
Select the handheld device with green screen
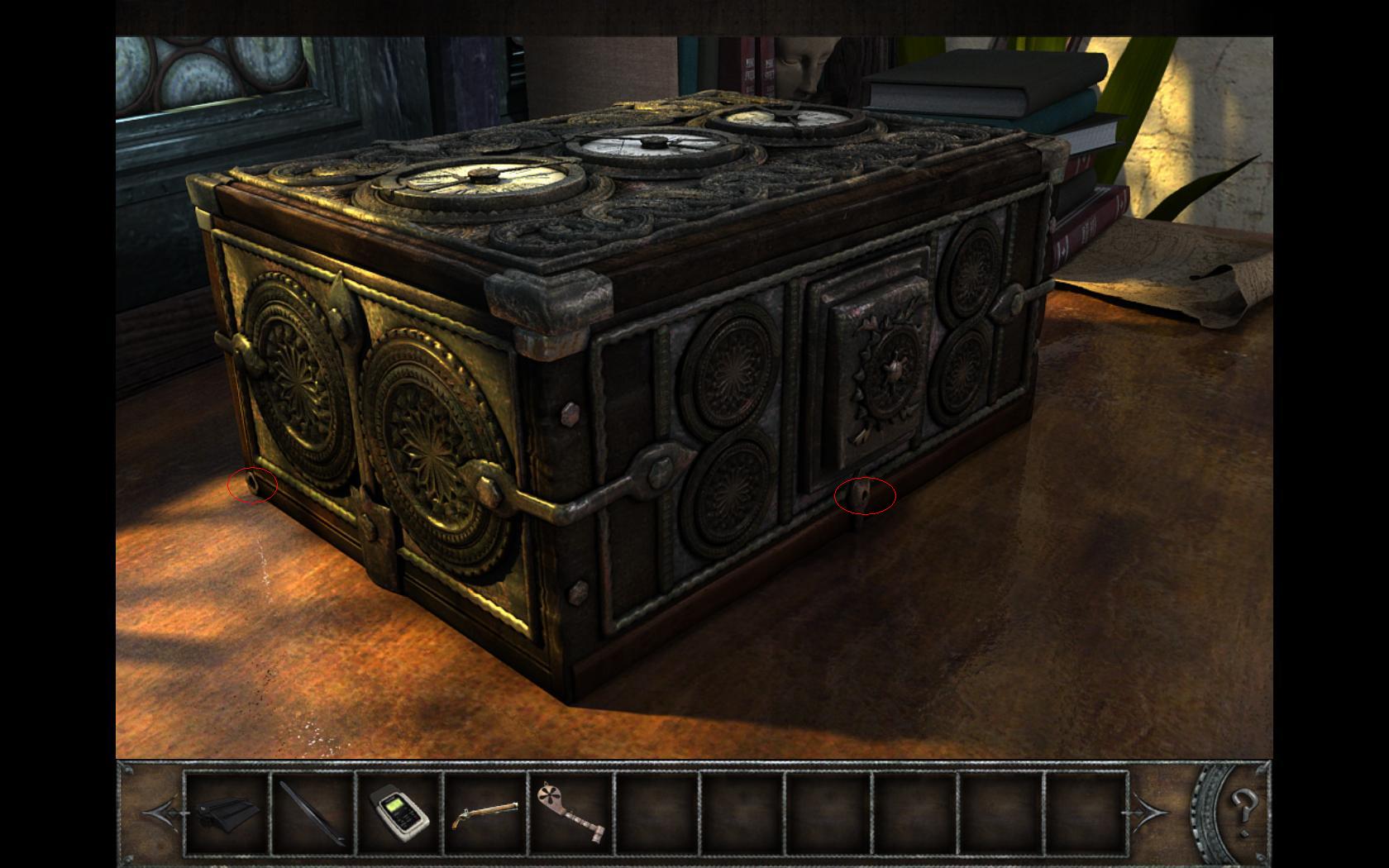pyautogui.click(x=399, y=813)
